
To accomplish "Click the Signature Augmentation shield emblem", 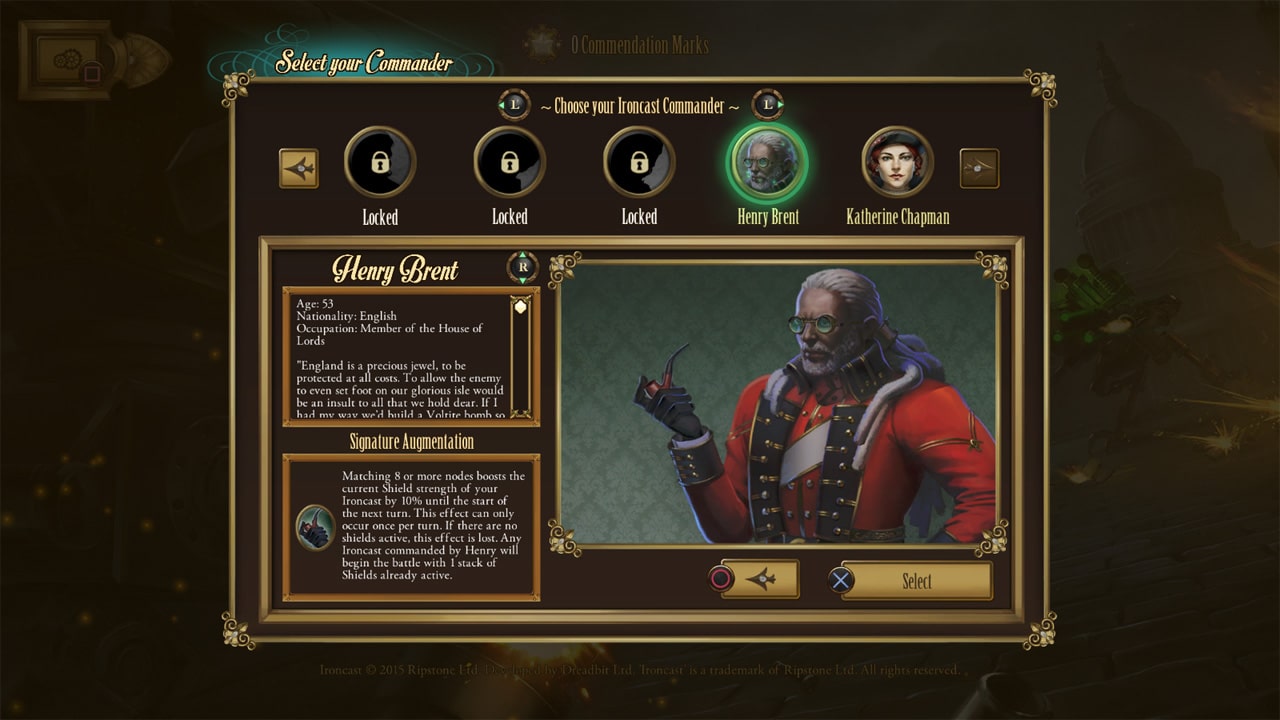I will pos(316,524).
